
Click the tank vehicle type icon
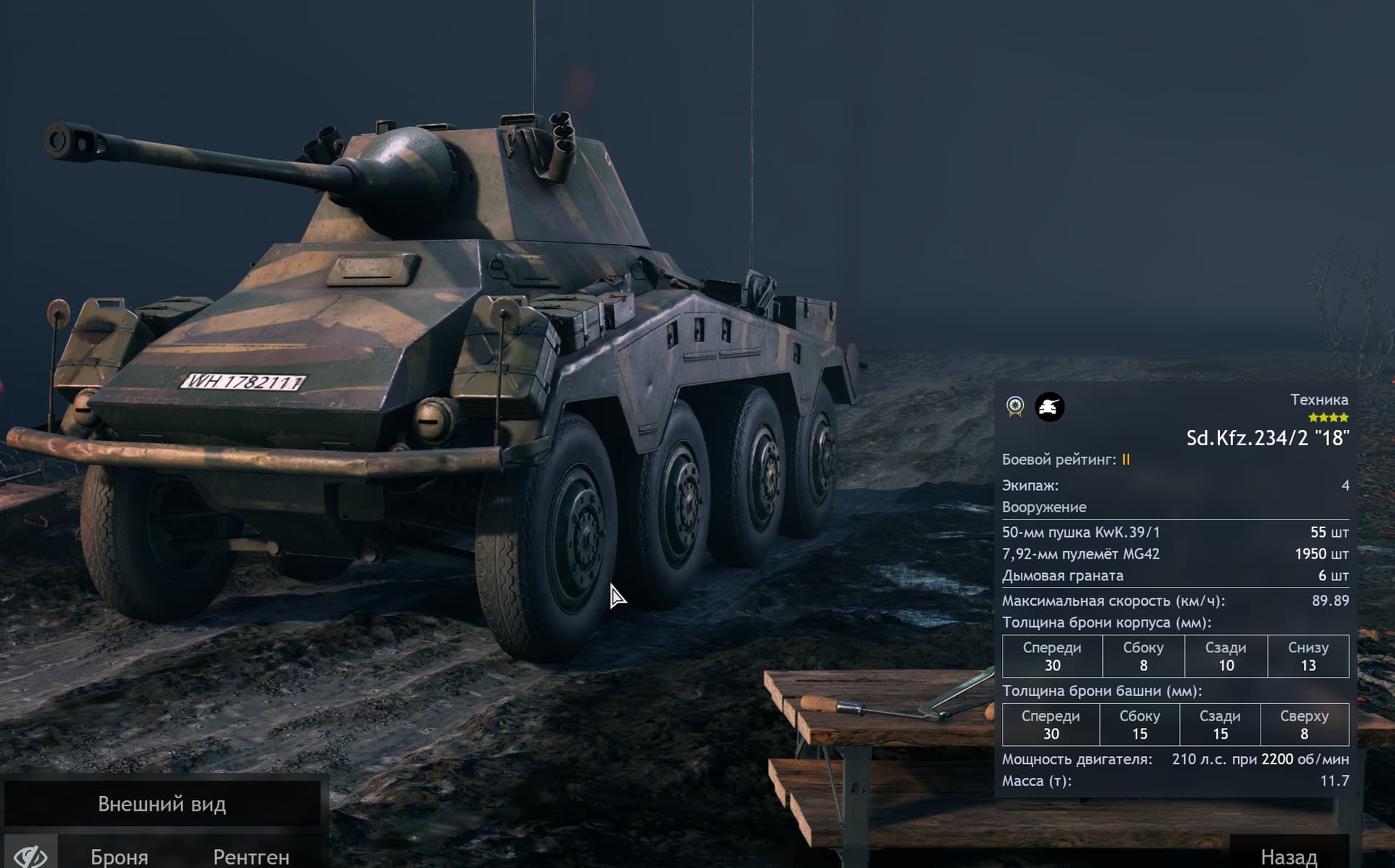click(1049, 407)
